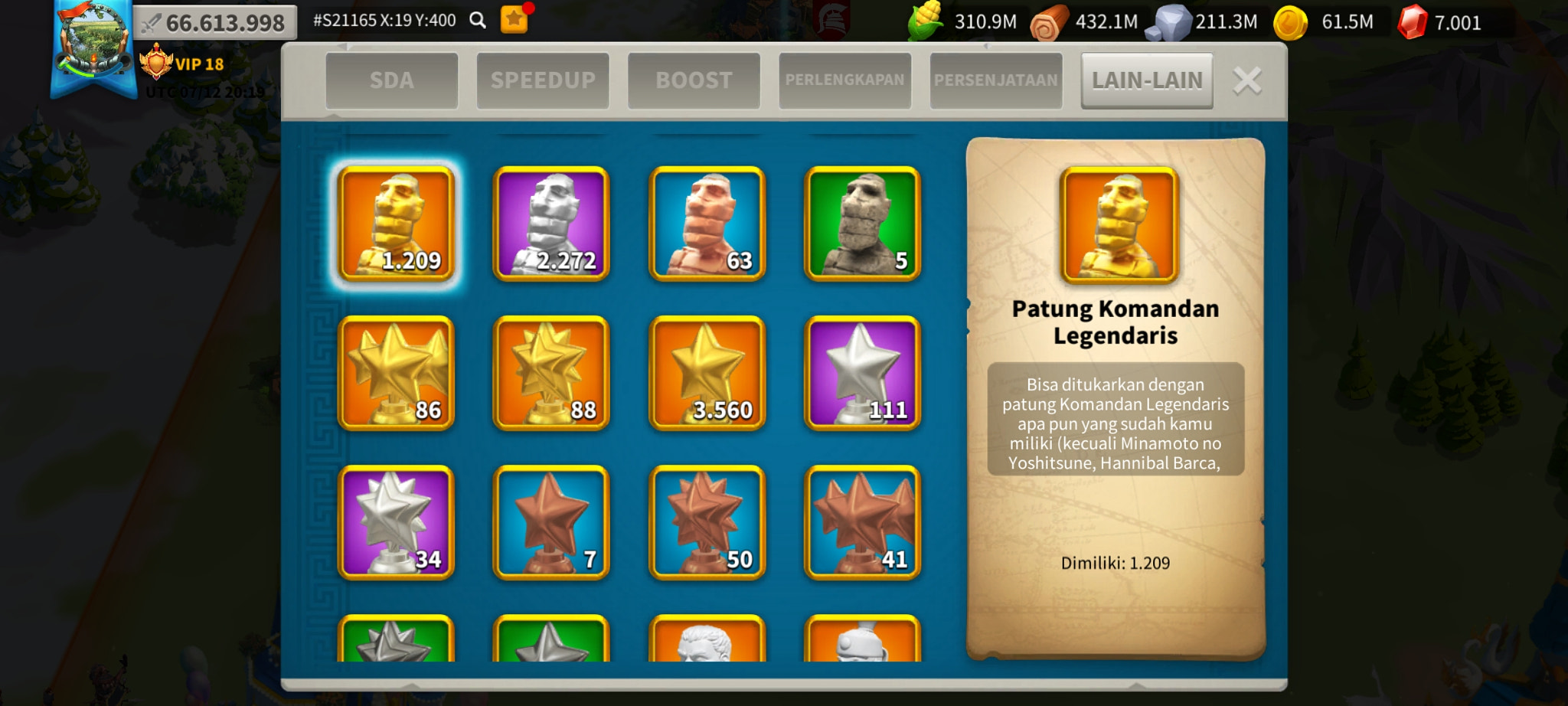Select the silver starlight sculpture showing 34

395,523
